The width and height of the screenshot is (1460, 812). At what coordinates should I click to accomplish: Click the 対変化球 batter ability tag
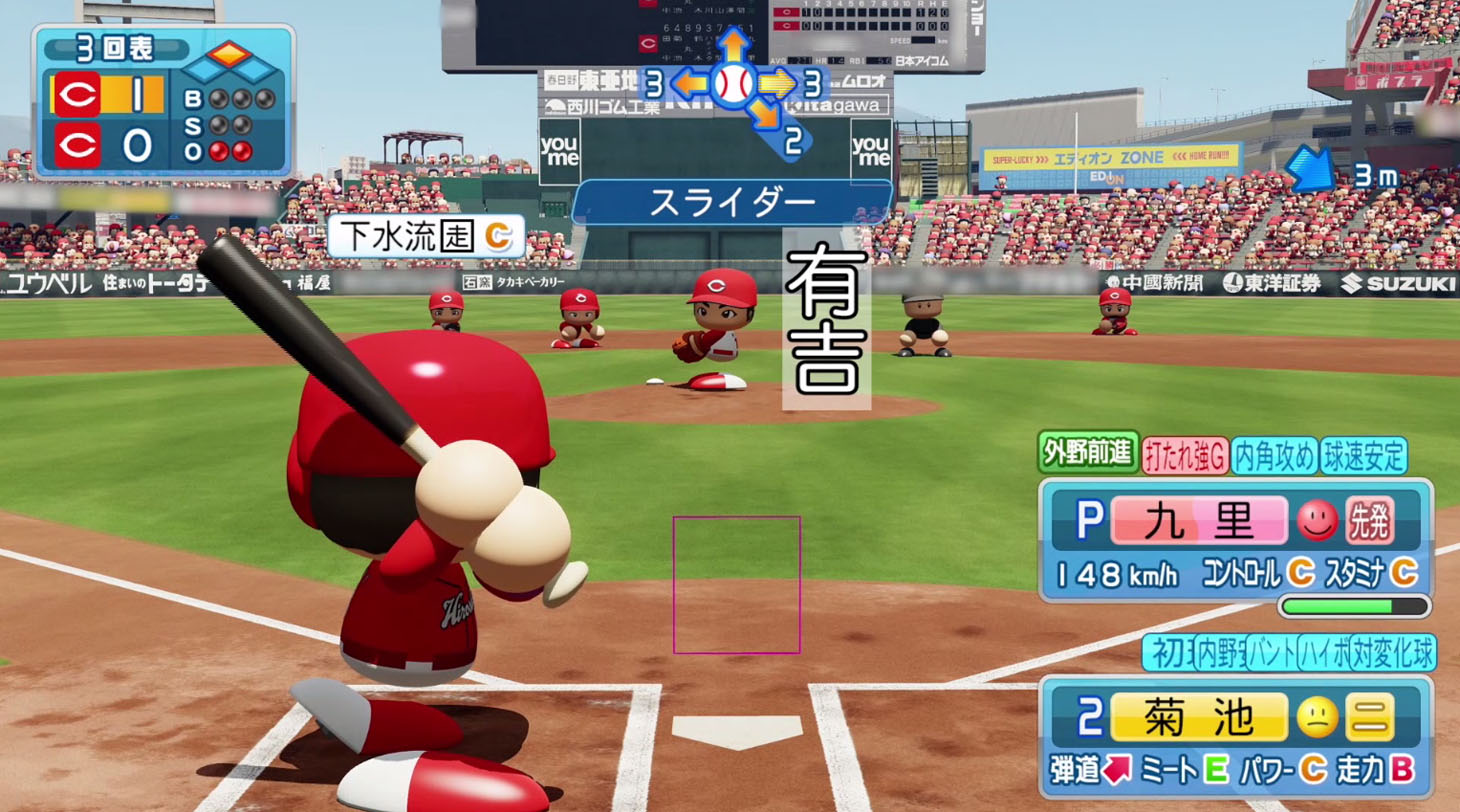1392,653
